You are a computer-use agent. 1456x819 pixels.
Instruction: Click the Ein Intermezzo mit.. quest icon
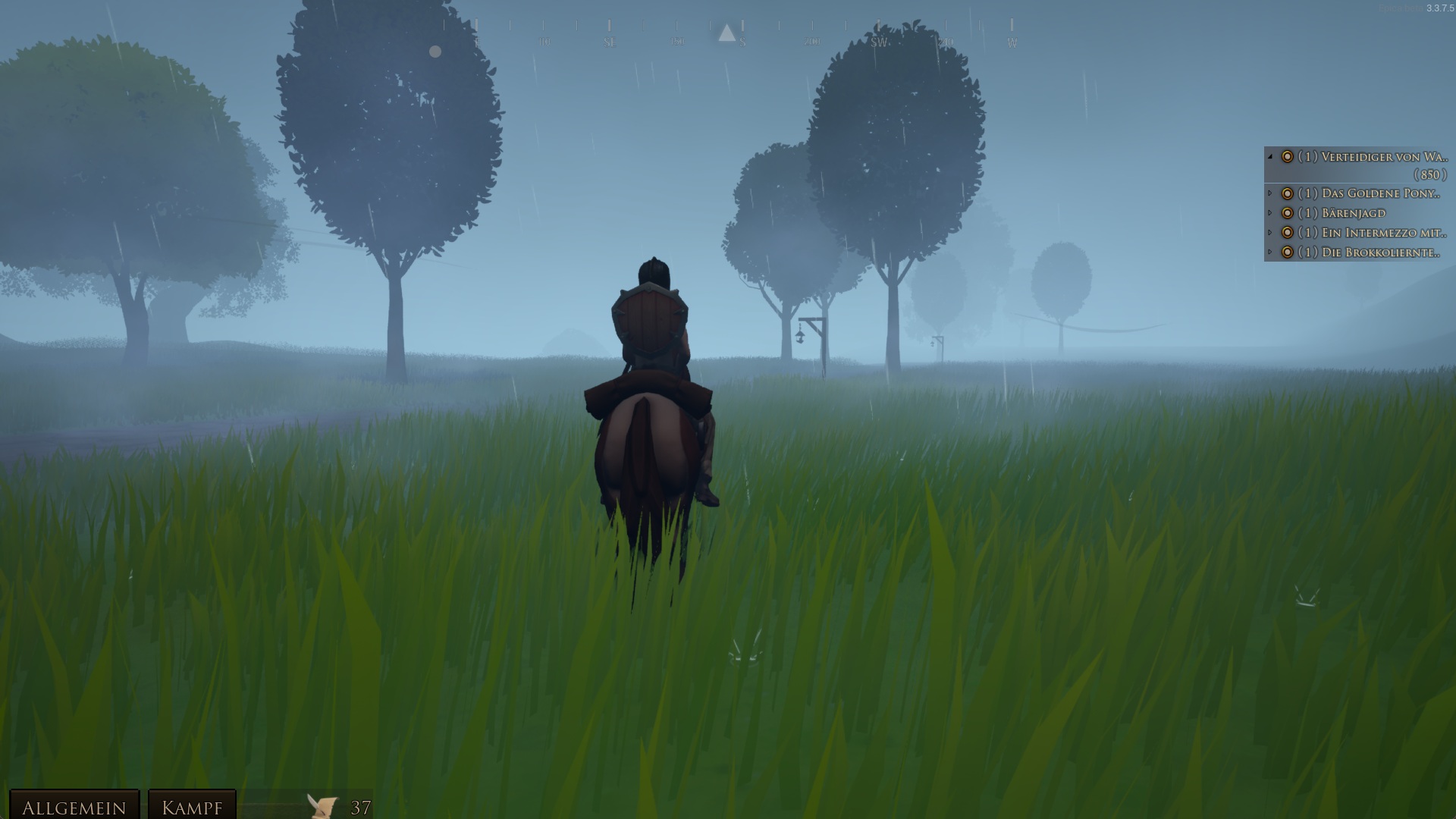1287,233
